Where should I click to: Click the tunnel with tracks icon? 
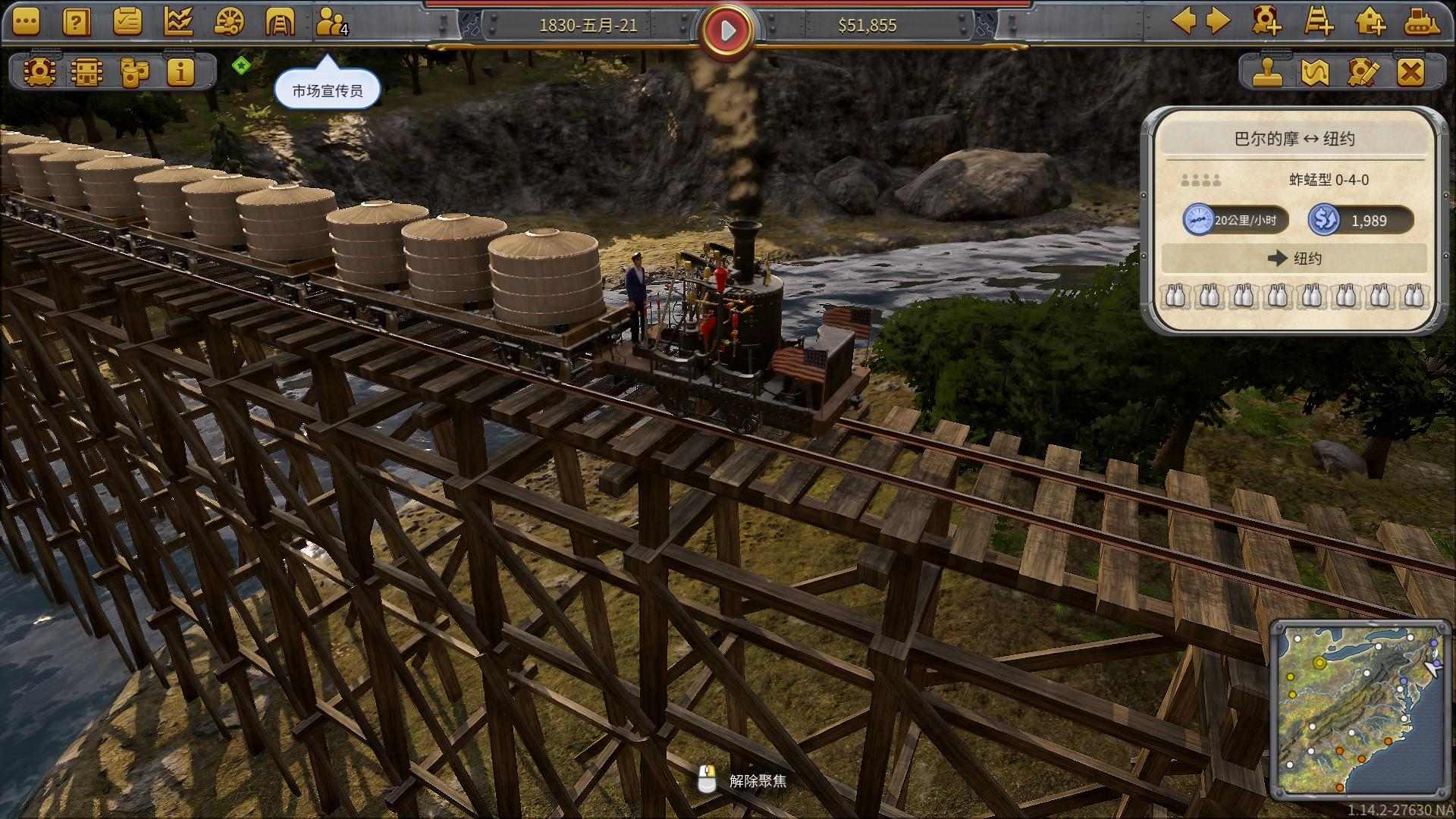(x=279, y=23)
